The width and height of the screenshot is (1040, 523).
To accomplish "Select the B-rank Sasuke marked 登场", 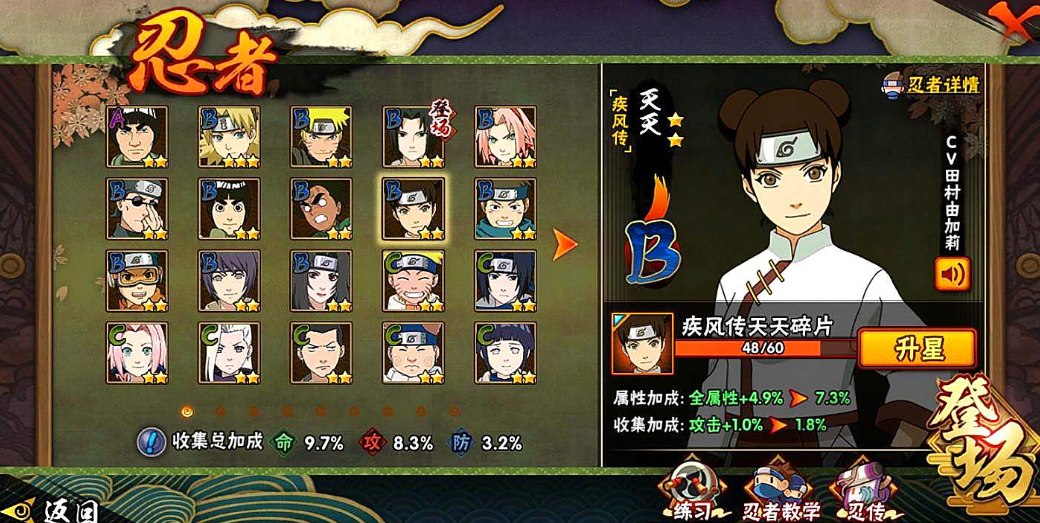I will [413, 136].
